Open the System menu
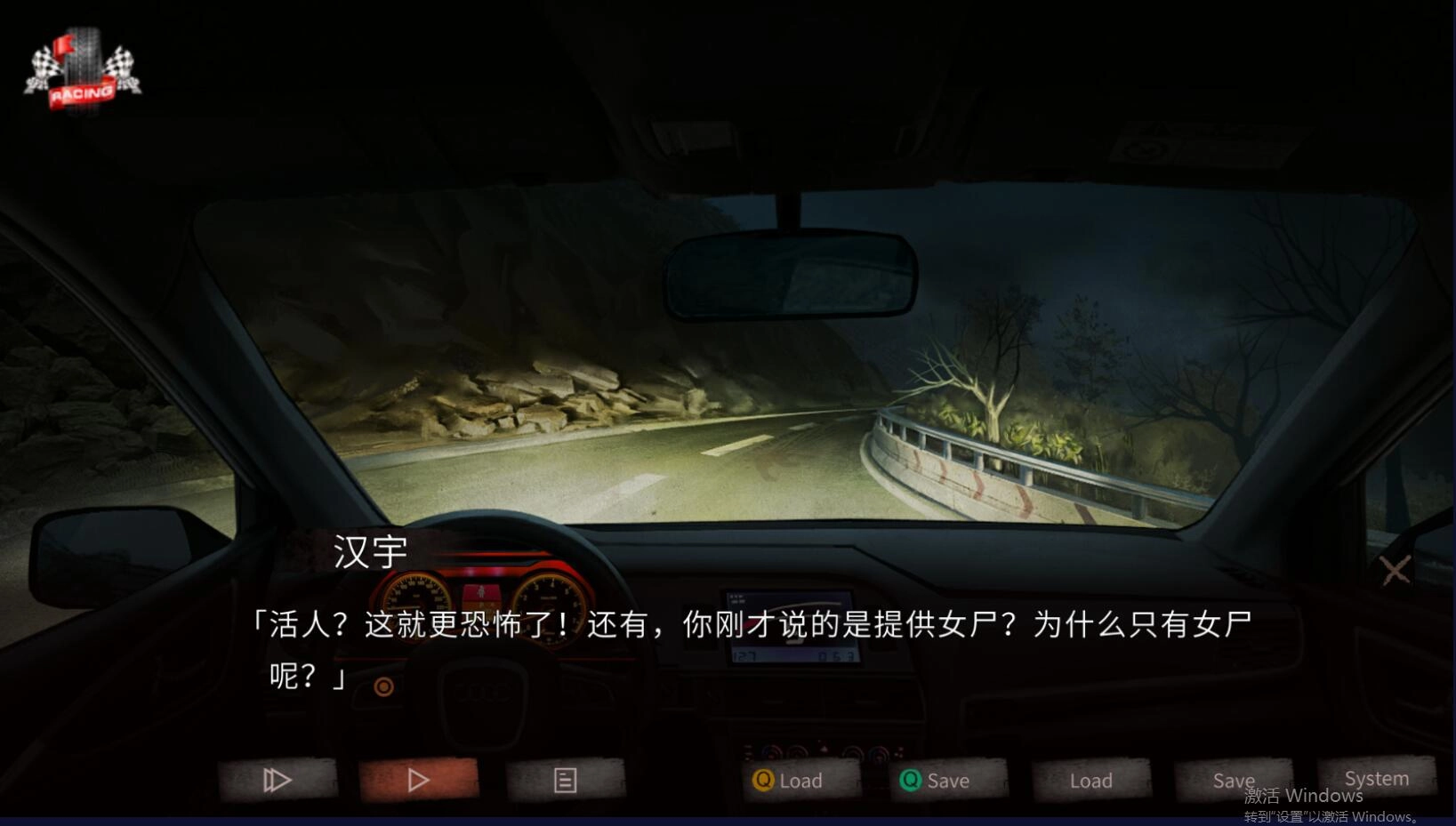Screen dimensions: 1456x826 coord(1376,778)
